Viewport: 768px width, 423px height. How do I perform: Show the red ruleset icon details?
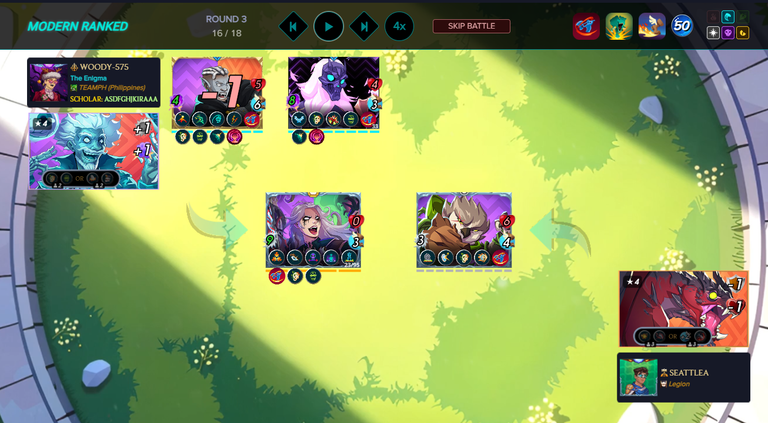(x=585, y=26)
